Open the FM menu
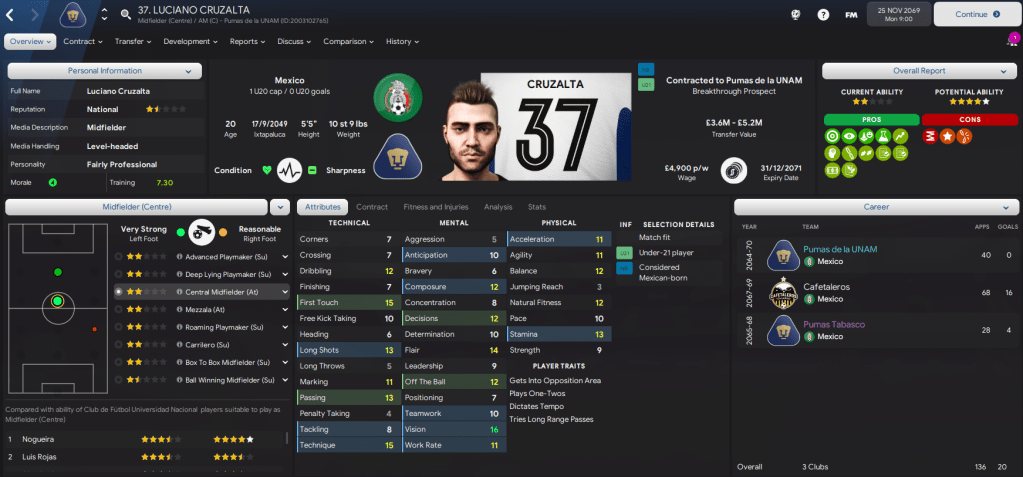The height and width of the screenshot is (477, 1023). 850,15
